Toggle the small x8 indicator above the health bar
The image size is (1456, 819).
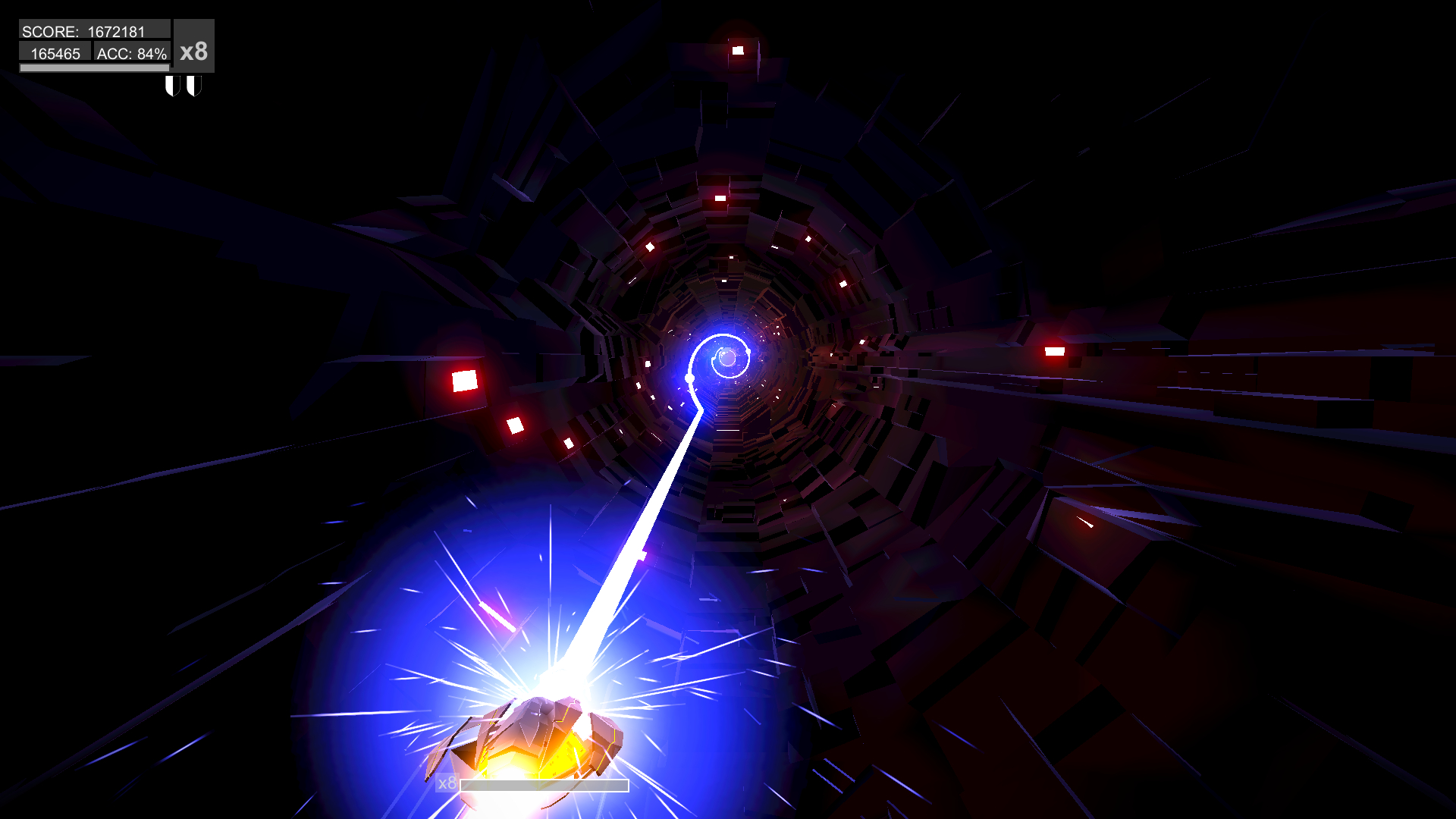(446, 784)
